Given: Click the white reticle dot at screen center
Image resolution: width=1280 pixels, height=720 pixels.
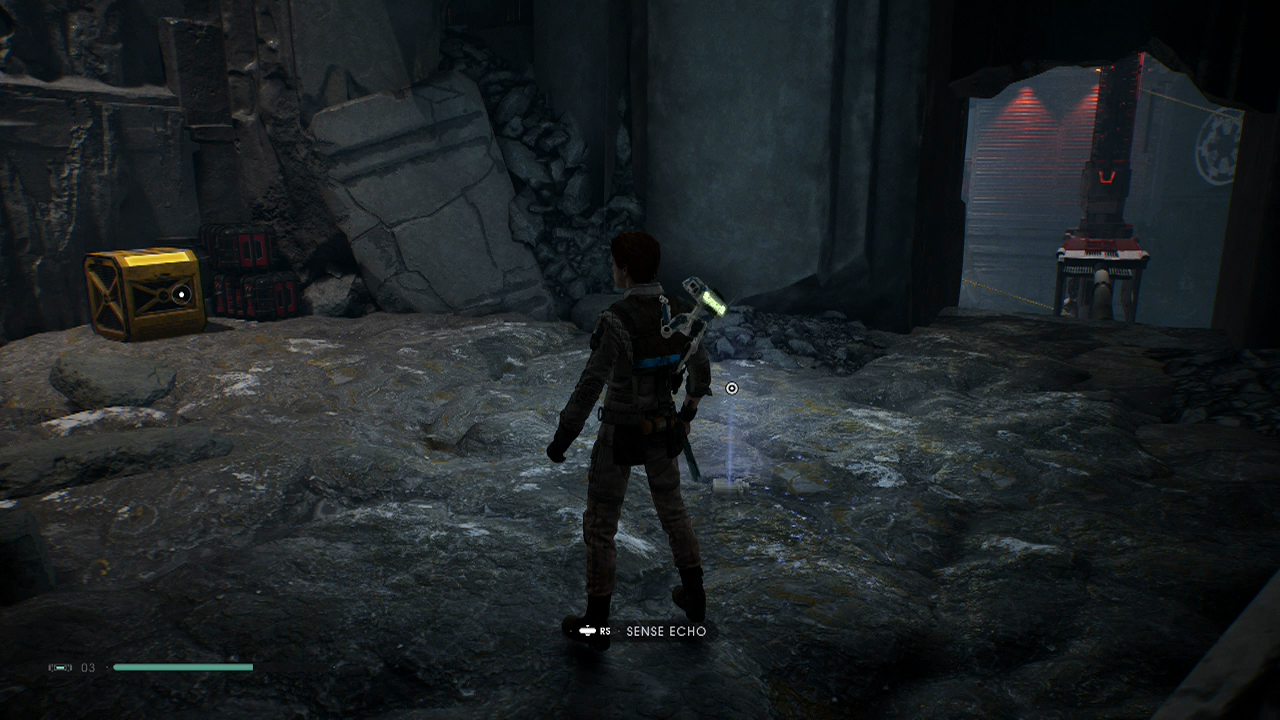Looking at the screenshot, I should click(x=731, y=388).
